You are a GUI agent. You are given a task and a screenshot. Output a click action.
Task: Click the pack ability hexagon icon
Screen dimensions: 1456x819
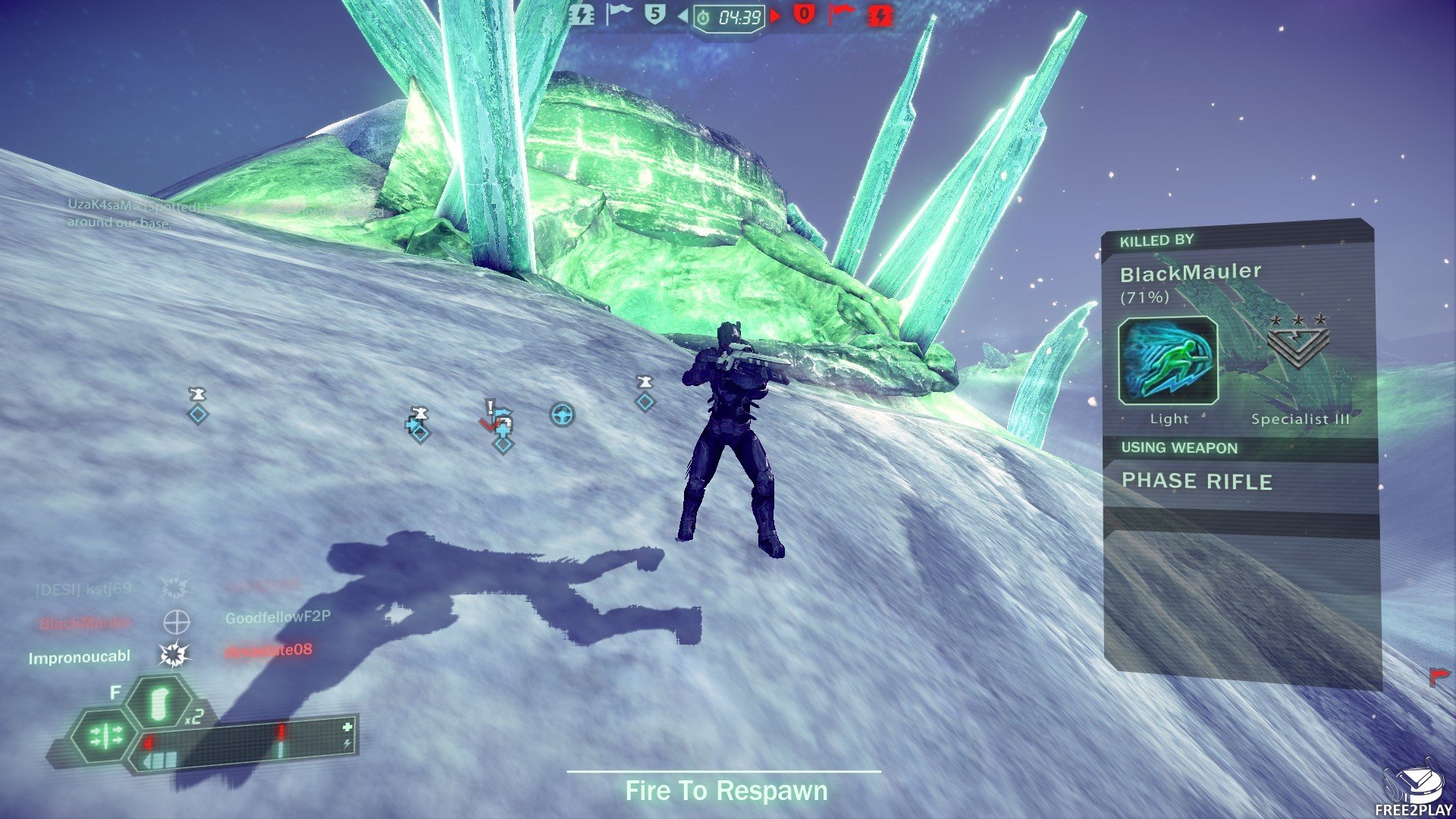[105, 736]
